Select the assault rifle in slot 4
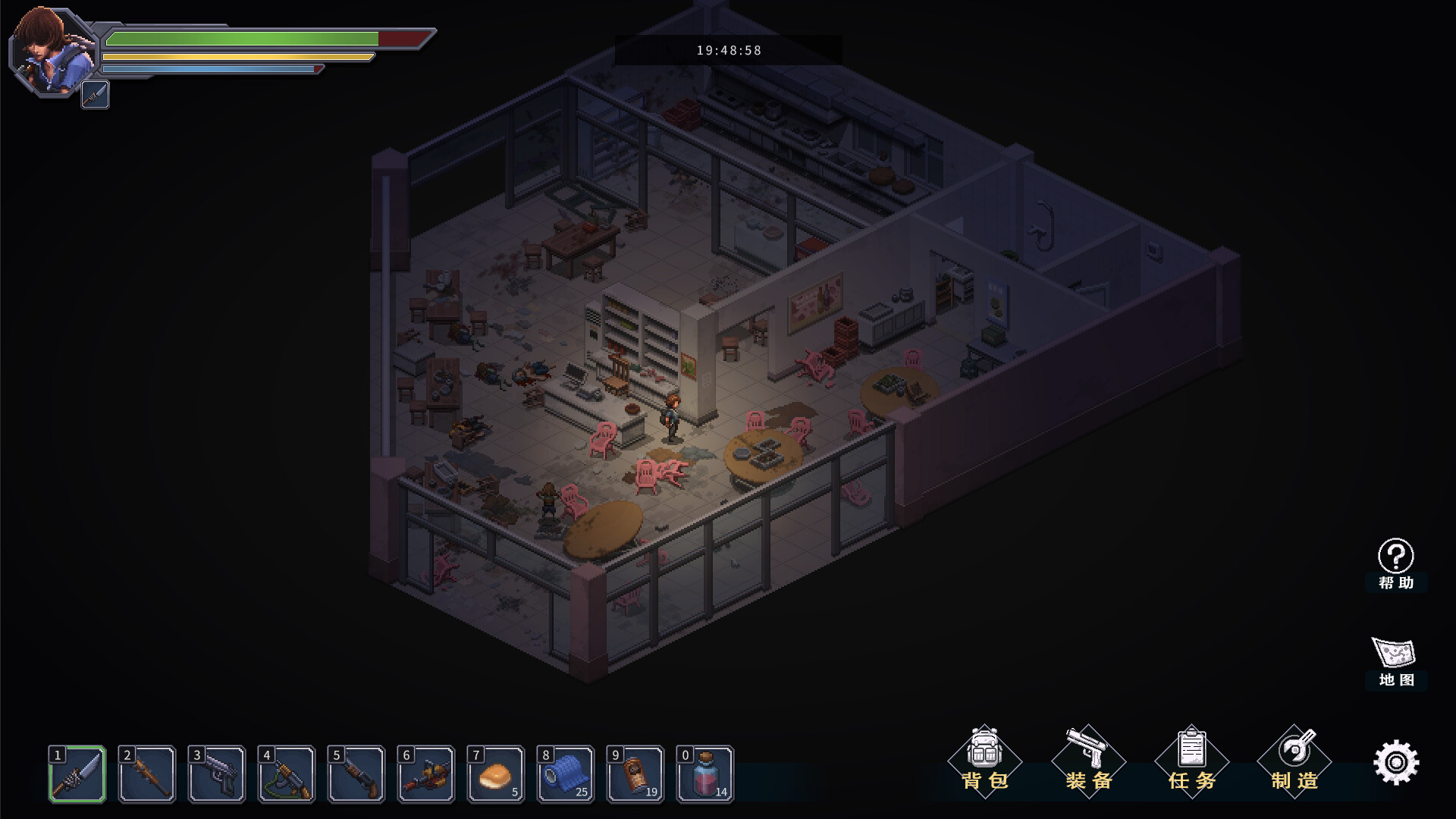 point(287,774)
